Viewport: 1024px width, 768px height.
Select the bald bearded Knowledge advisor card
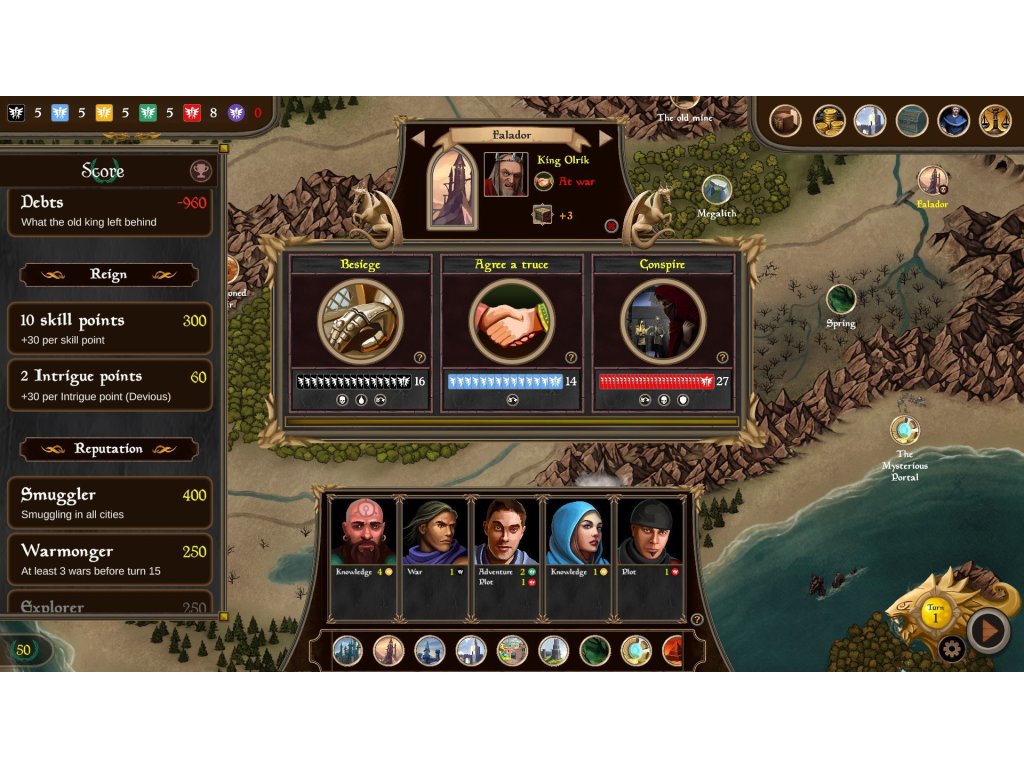point(363,555)
